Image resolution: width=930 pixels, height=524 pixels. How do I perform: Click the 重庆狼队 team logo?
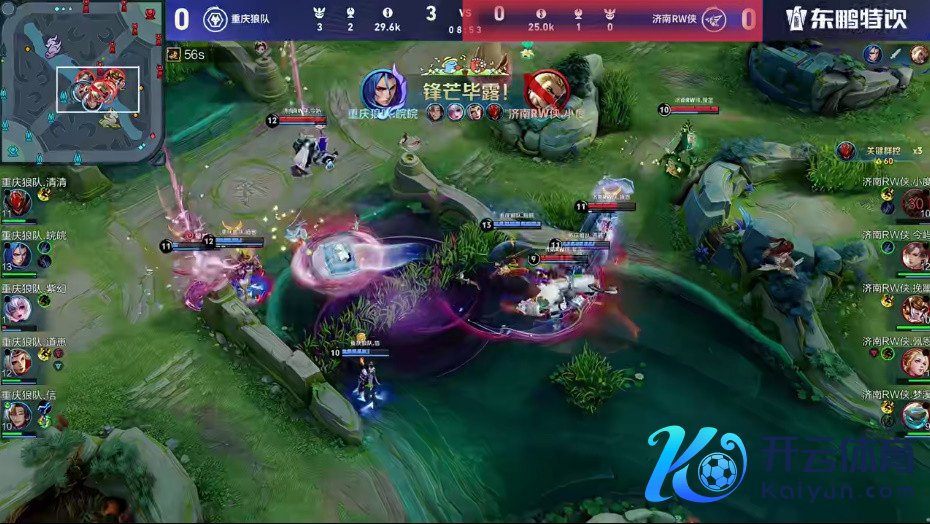click(x=214, y=19)
